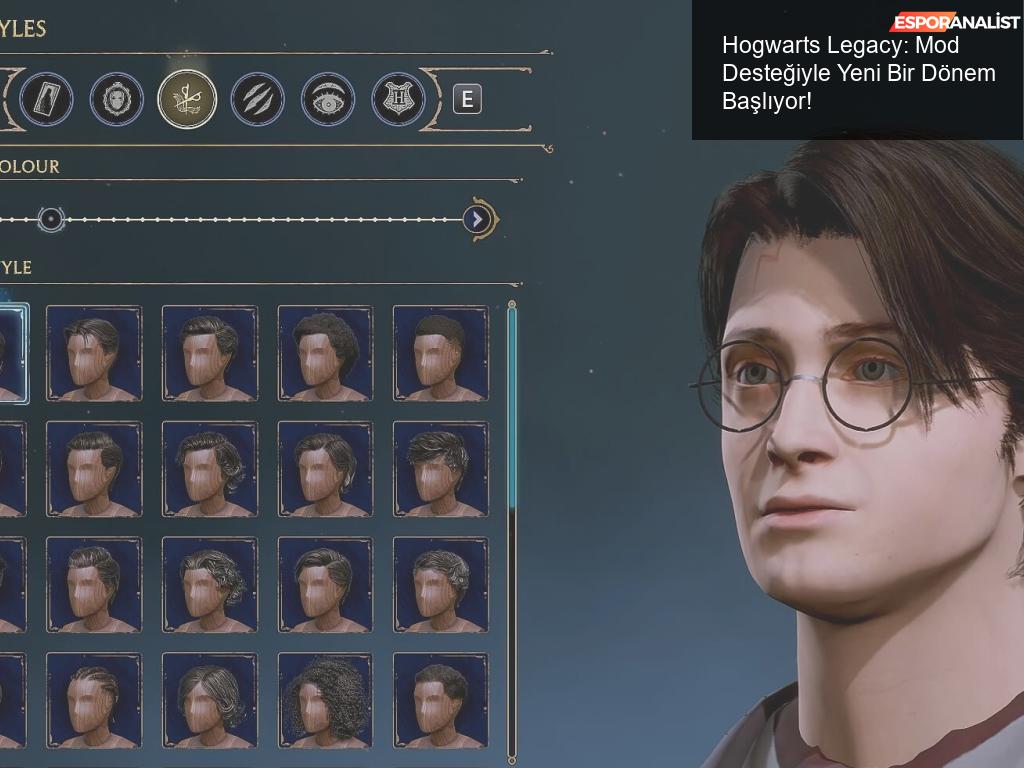Choose the long curly hairstyle thumbnail
The width and height of the screenshot is (1024, 768).
tap(325, 700)
